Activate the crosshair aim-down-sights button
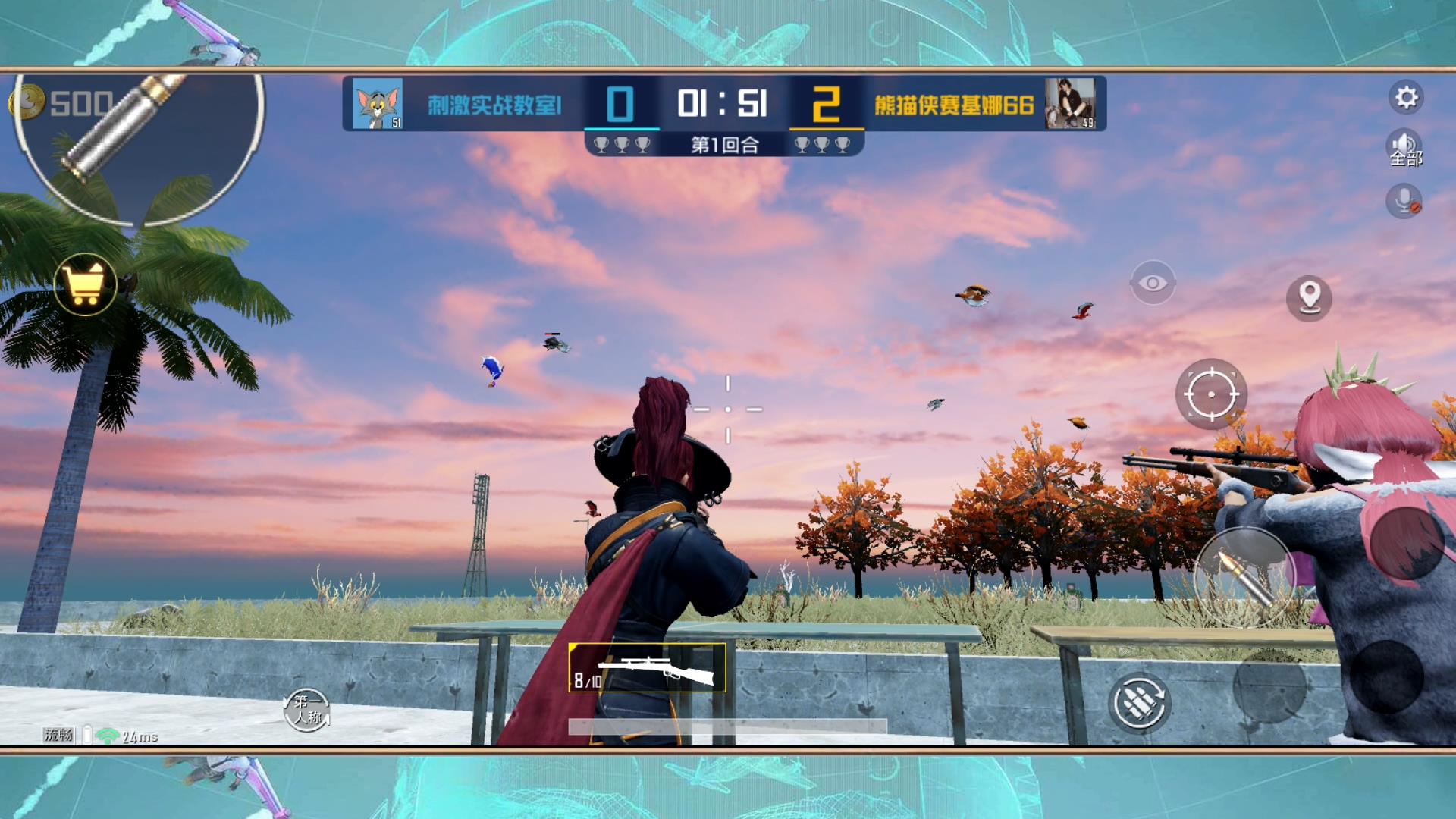Screen dimensions: 1456x819 coord(1211,394)
